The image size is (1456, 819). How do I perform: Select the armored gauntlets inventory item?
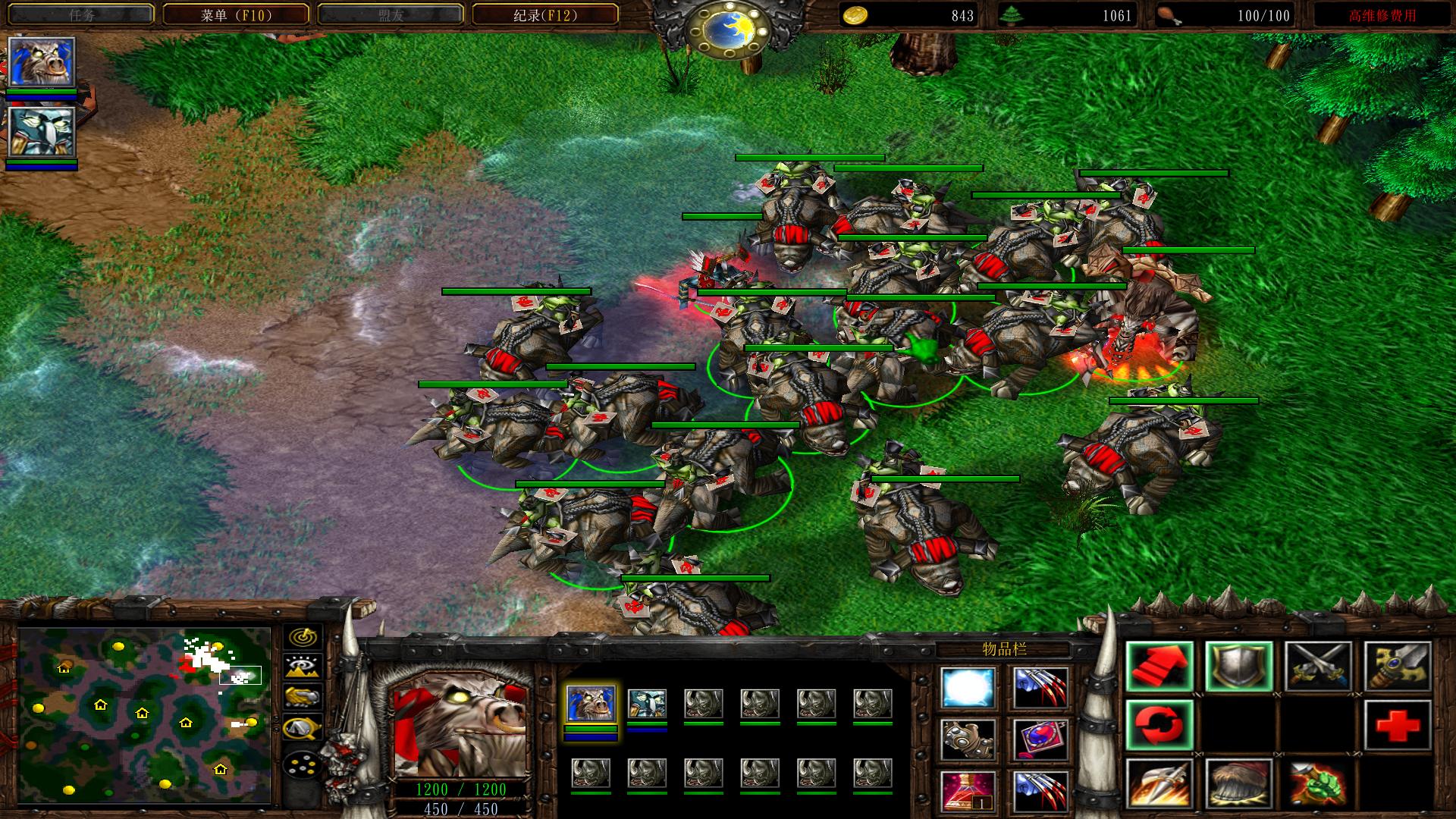tap(968, 739)
